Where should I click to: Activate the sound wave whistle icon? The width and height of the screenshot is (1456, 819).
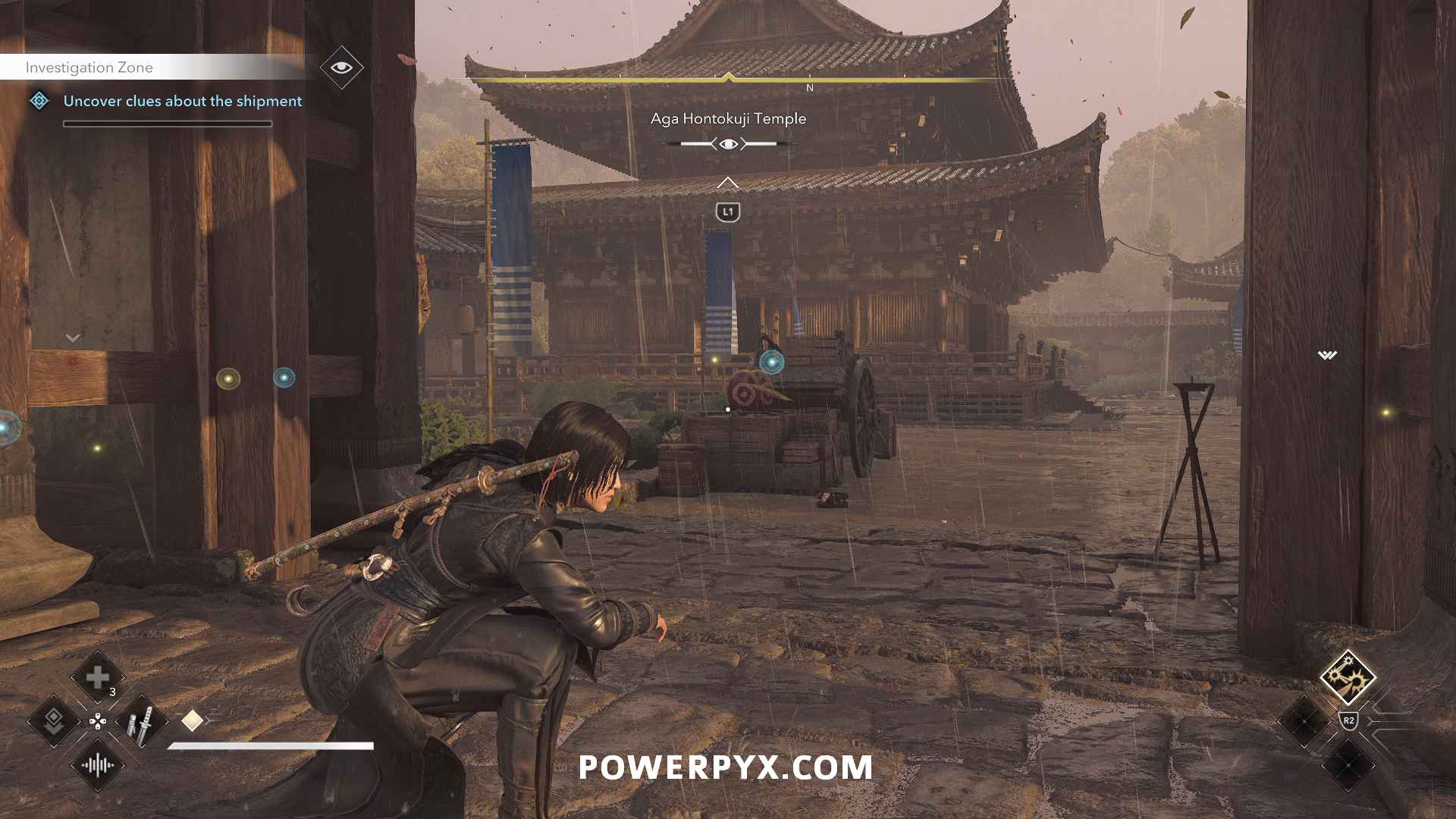pos(98,765)
